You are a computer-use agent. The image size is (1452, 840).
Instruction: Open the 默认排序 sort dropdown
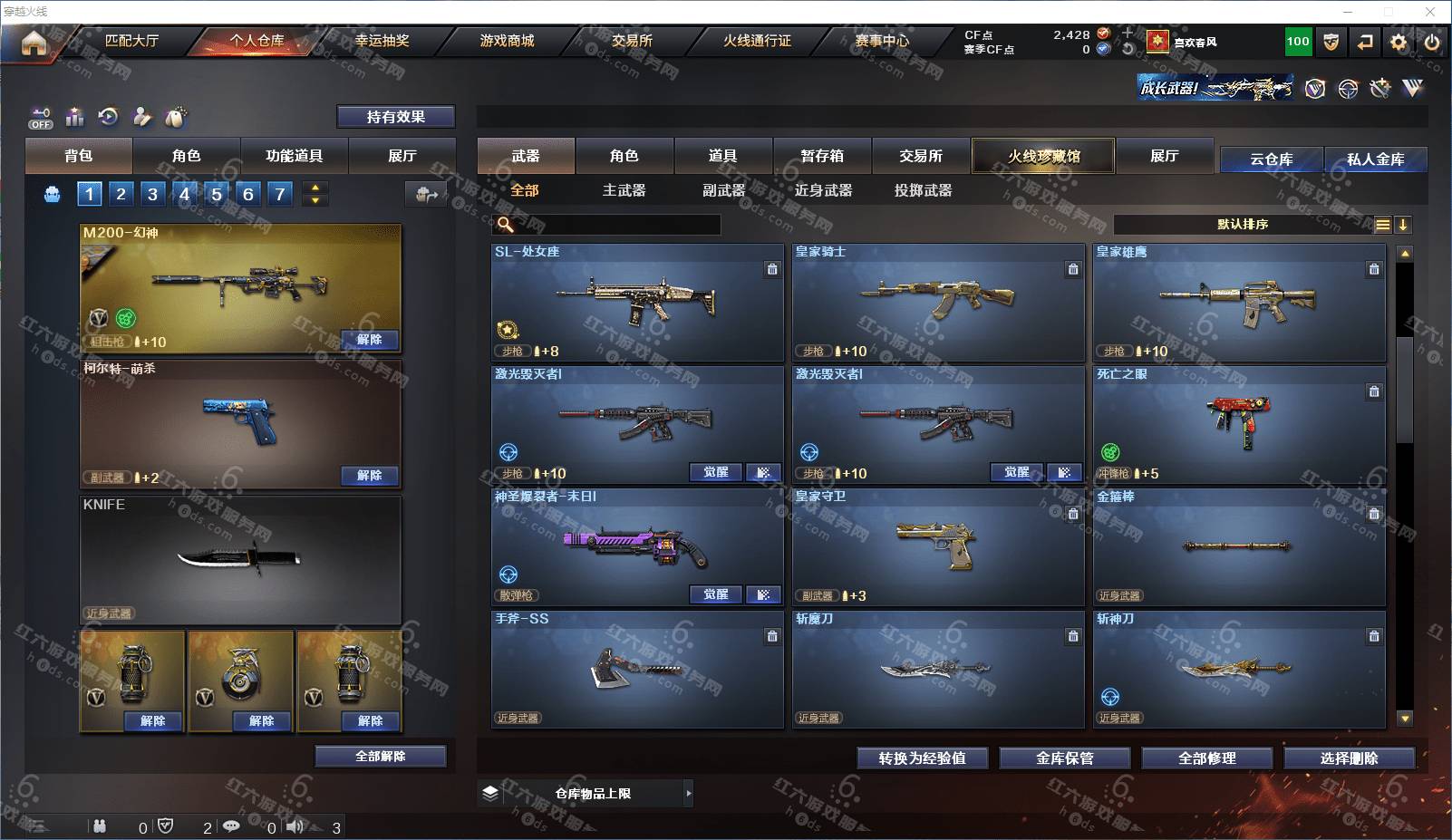(1243, 225)
